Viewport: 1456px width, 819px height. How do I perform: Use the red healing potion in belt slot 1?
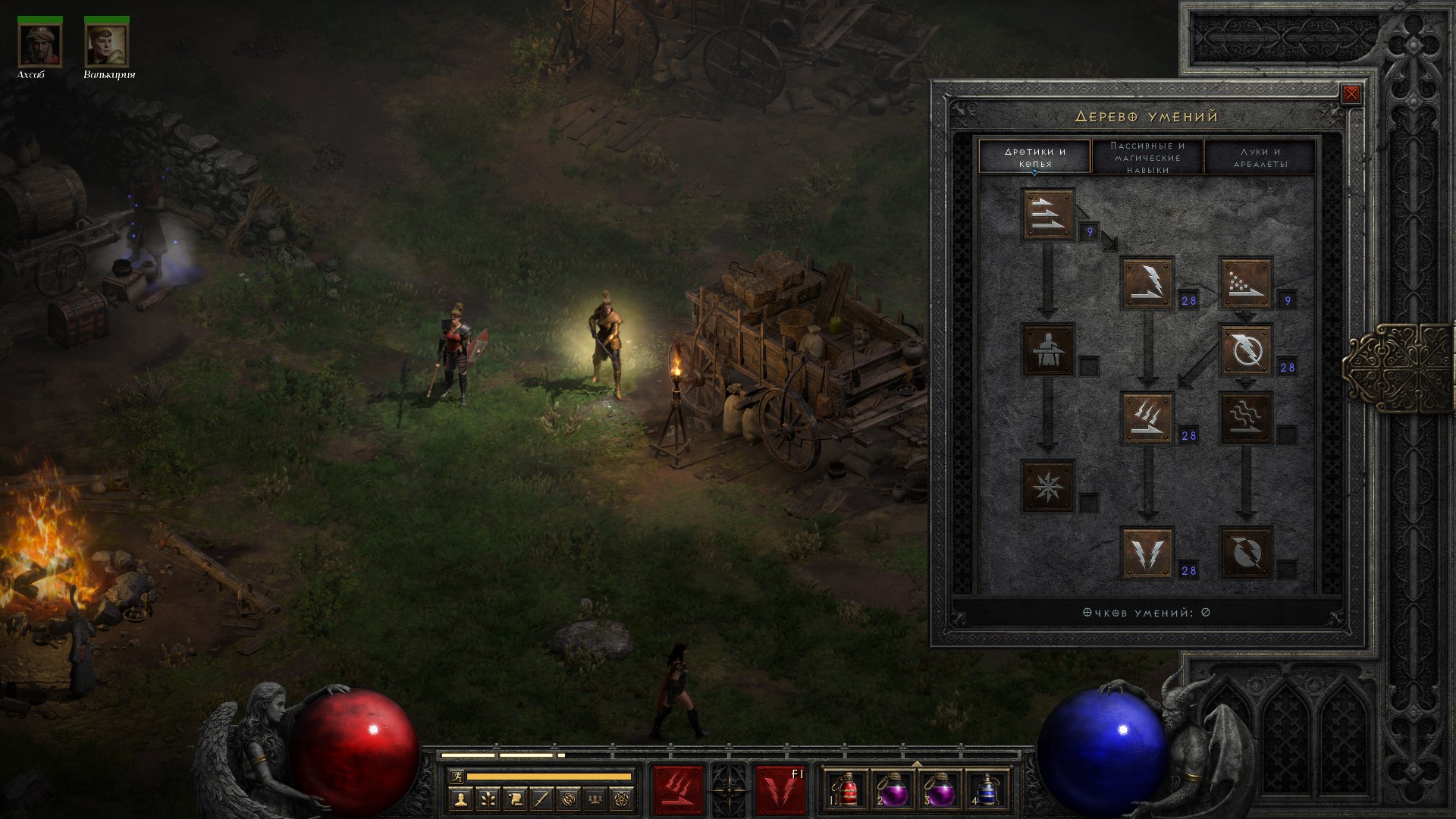click(845, 790)
